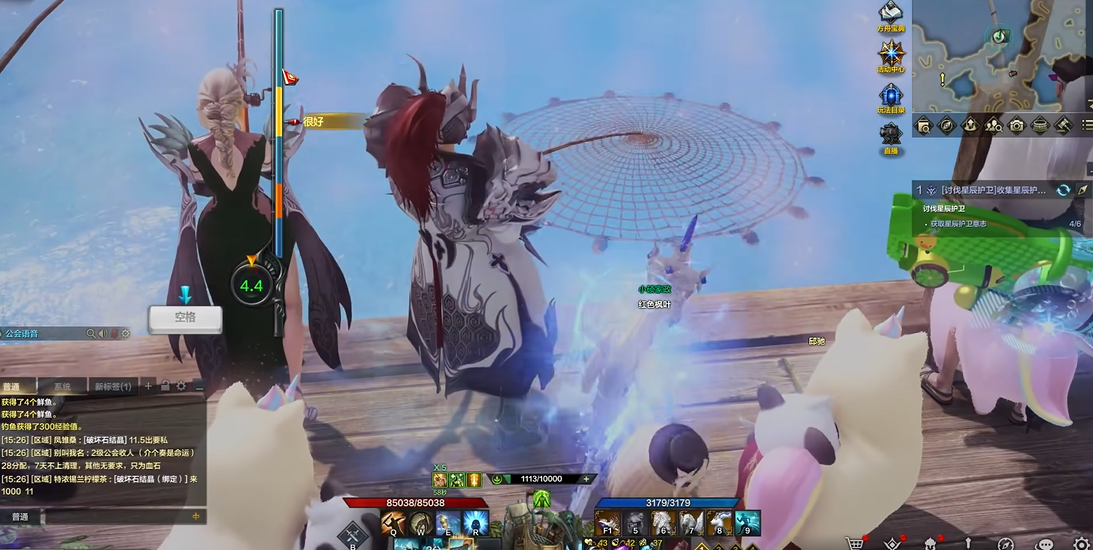The width and height of the screenshot is (1093, 550).
Task: Switch to the 系统 chat tab
Action: click(x=62, y=386)
